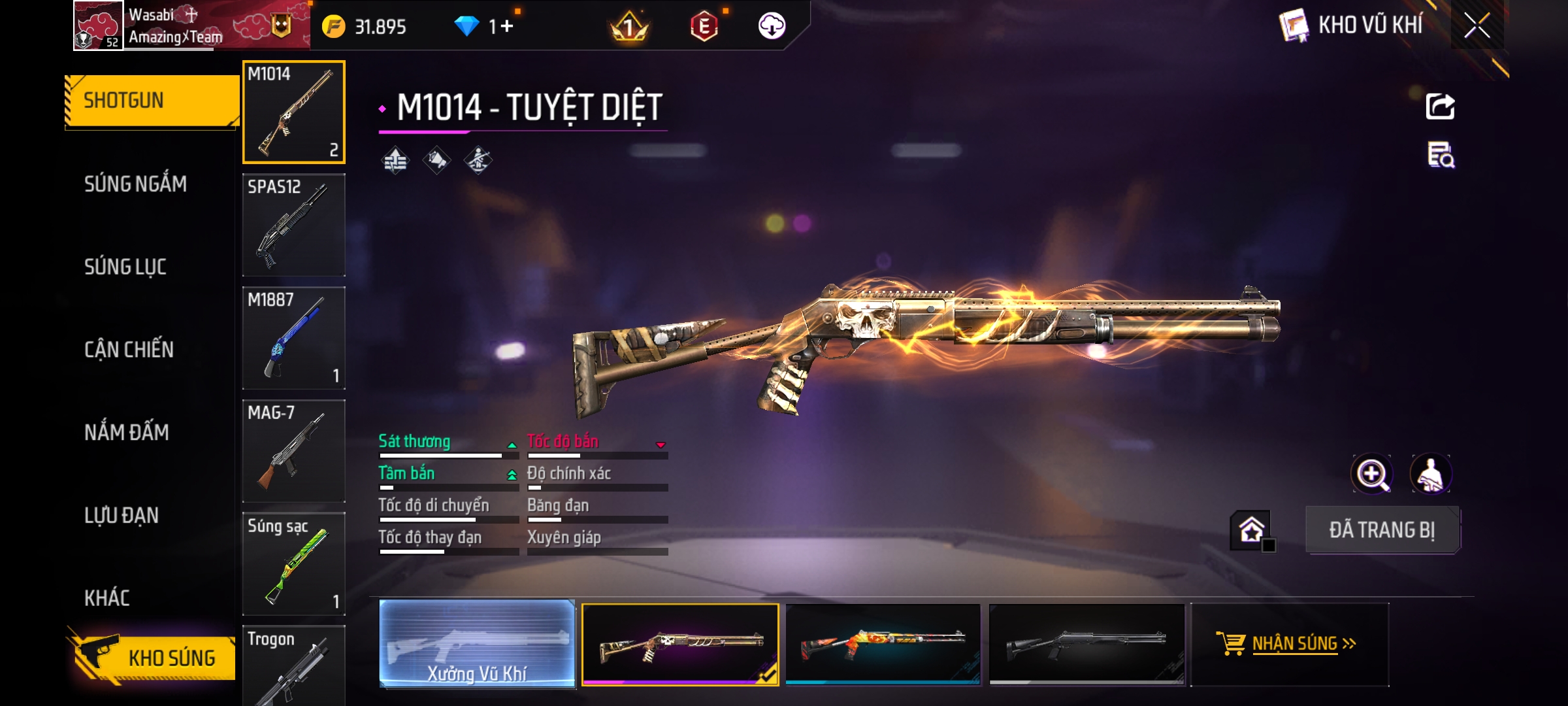
Task: Select the SPAS12 shotgun slot
Action: click(x=294, y=225)
